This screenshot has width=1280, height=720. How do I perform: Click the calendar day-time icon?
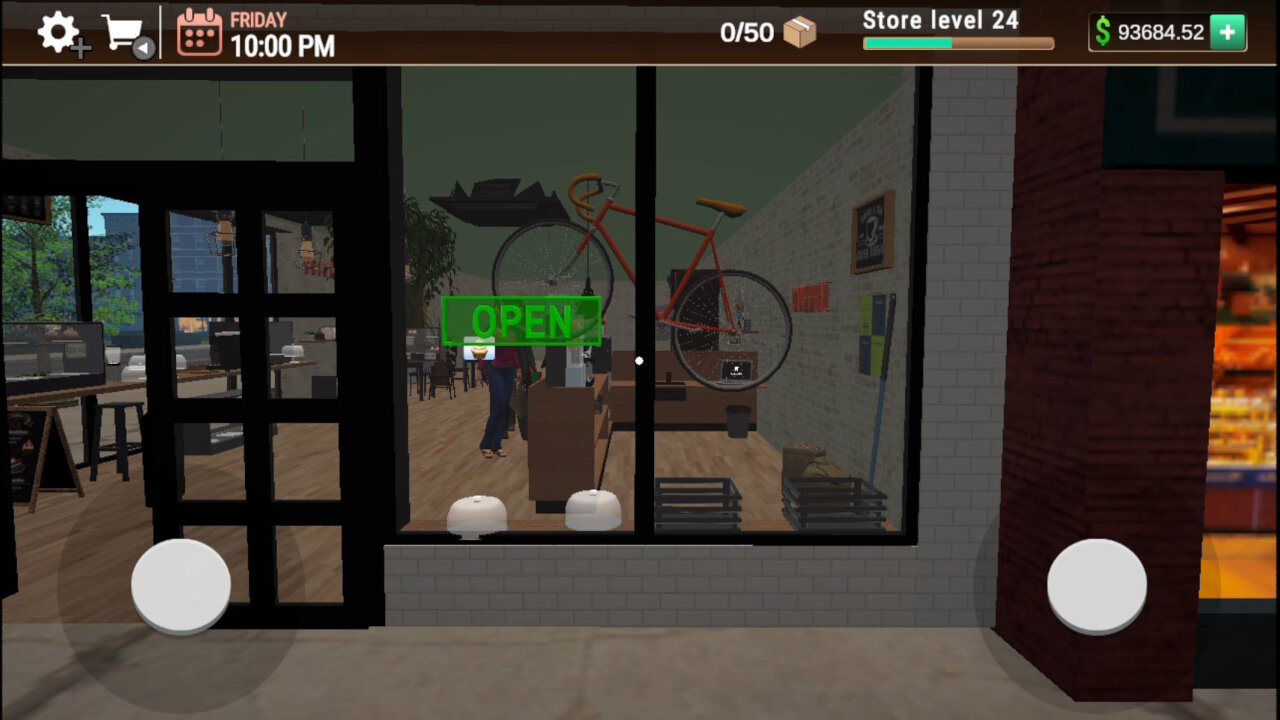click(198, 32)
